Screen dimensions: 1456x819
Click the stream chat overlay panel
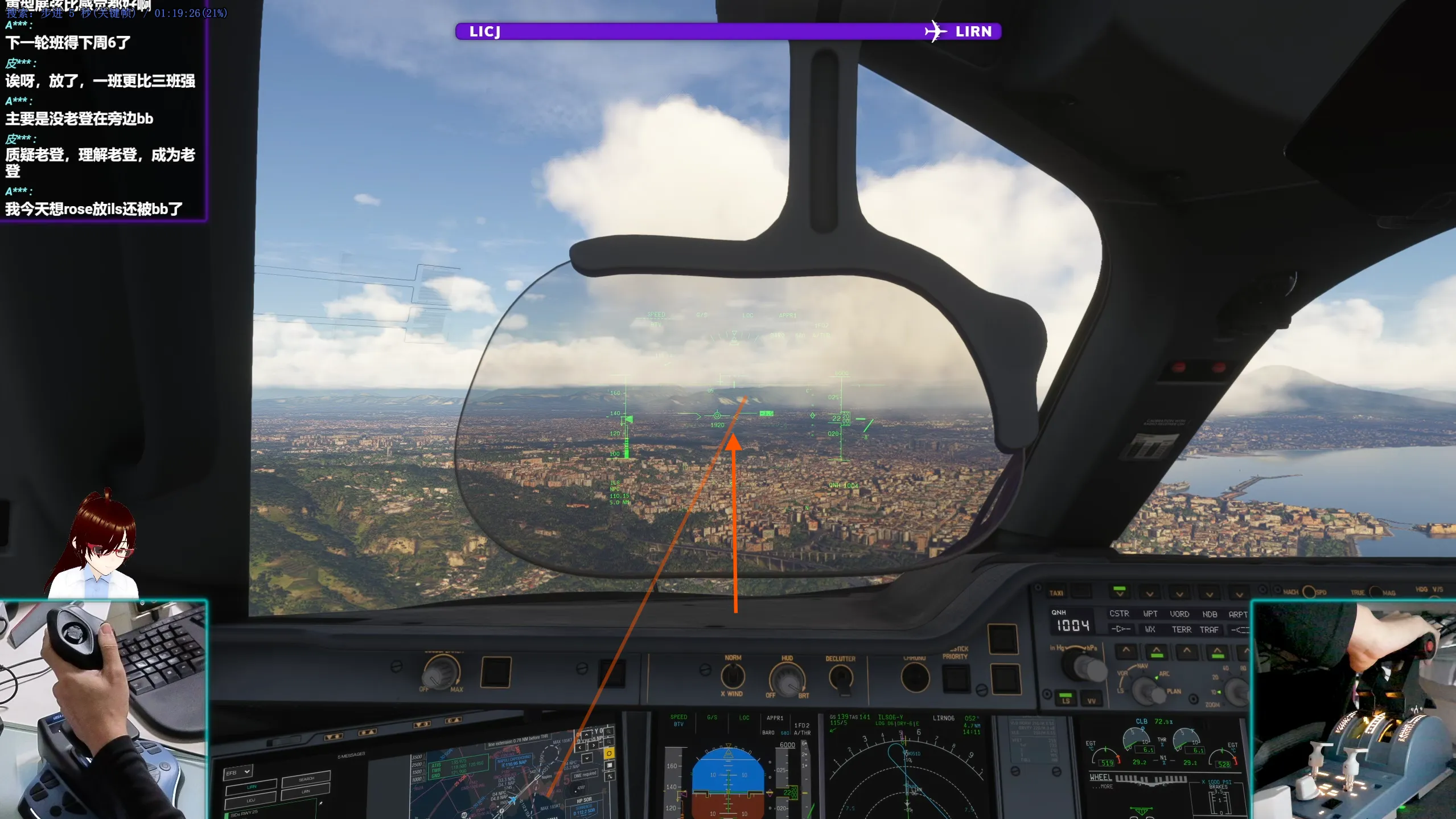(102, 114)
